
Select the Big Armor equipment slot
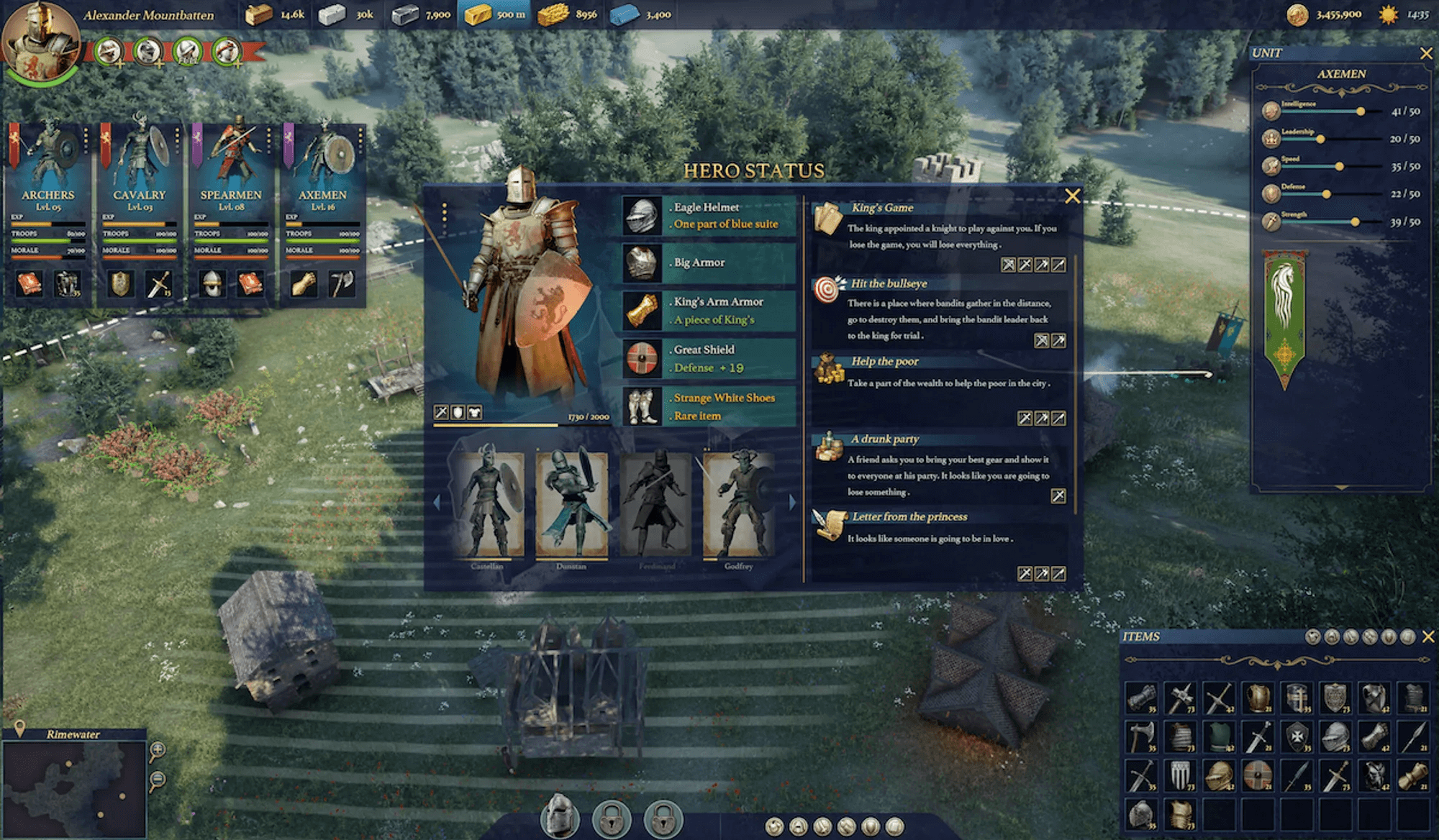(709, 262)
